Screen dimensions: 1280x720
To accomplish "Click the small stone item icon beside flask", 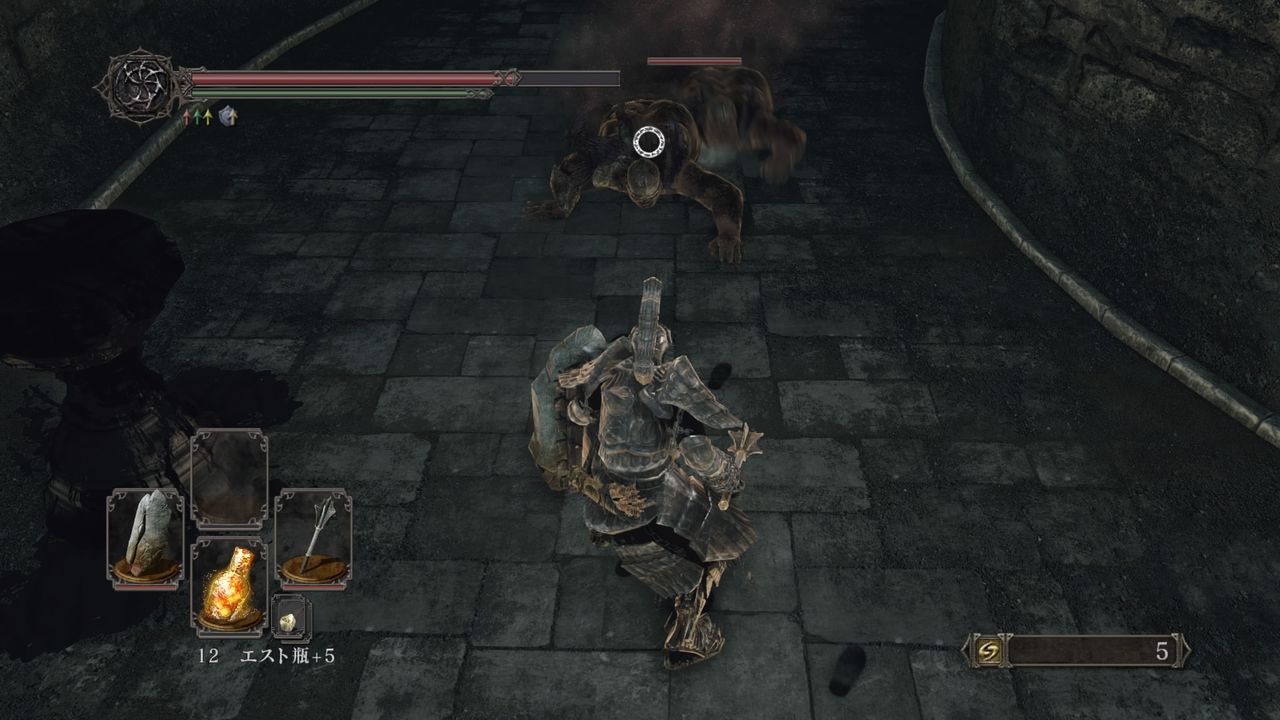I will pos(287,621).
